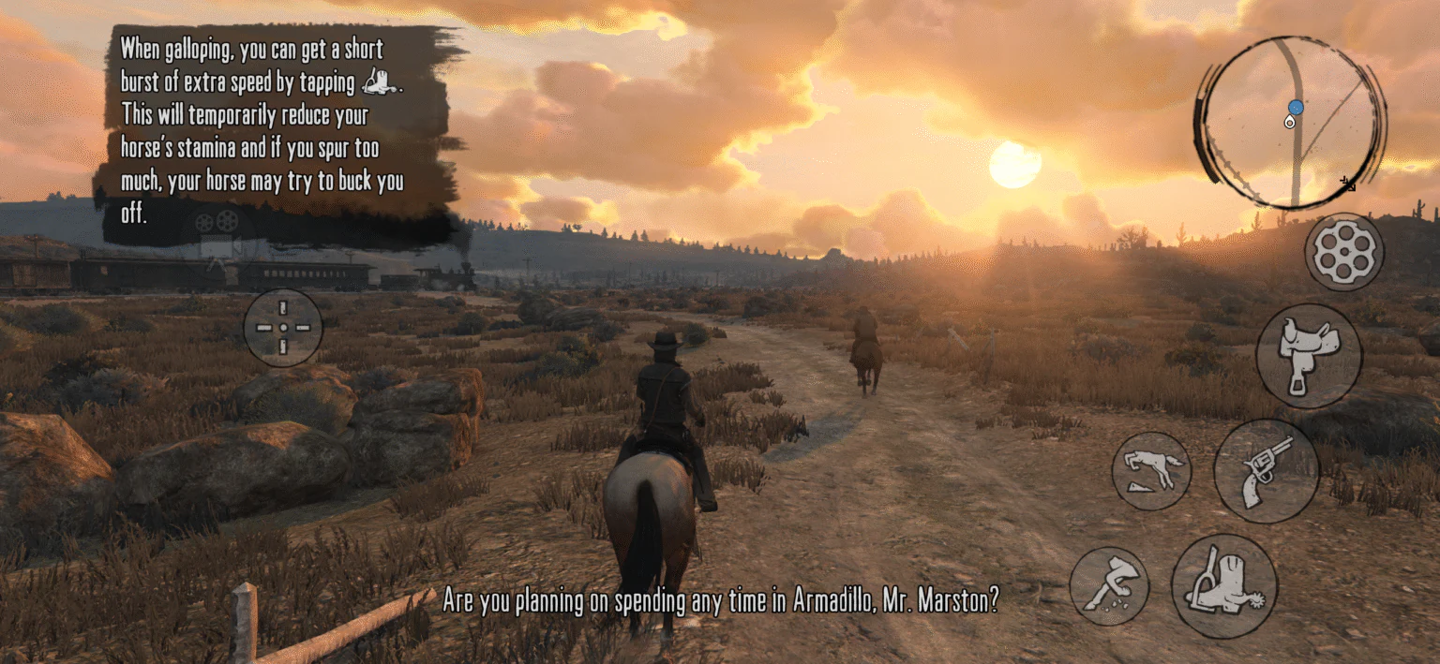Tap the horse icon button
The width and height of the screenshot is (1440, 664).
coord(1151,471)
